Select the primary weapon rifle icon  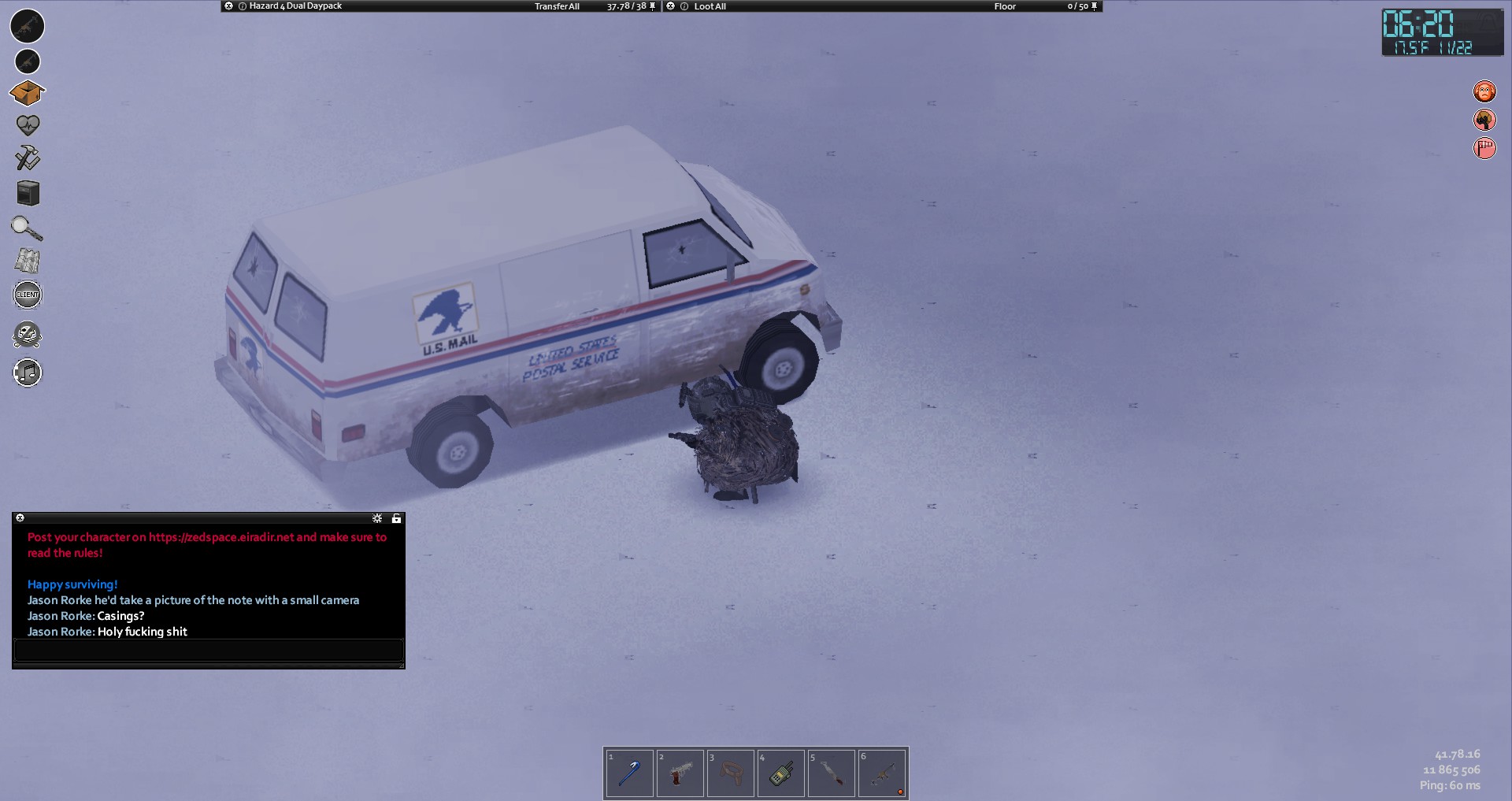(28, 26)
